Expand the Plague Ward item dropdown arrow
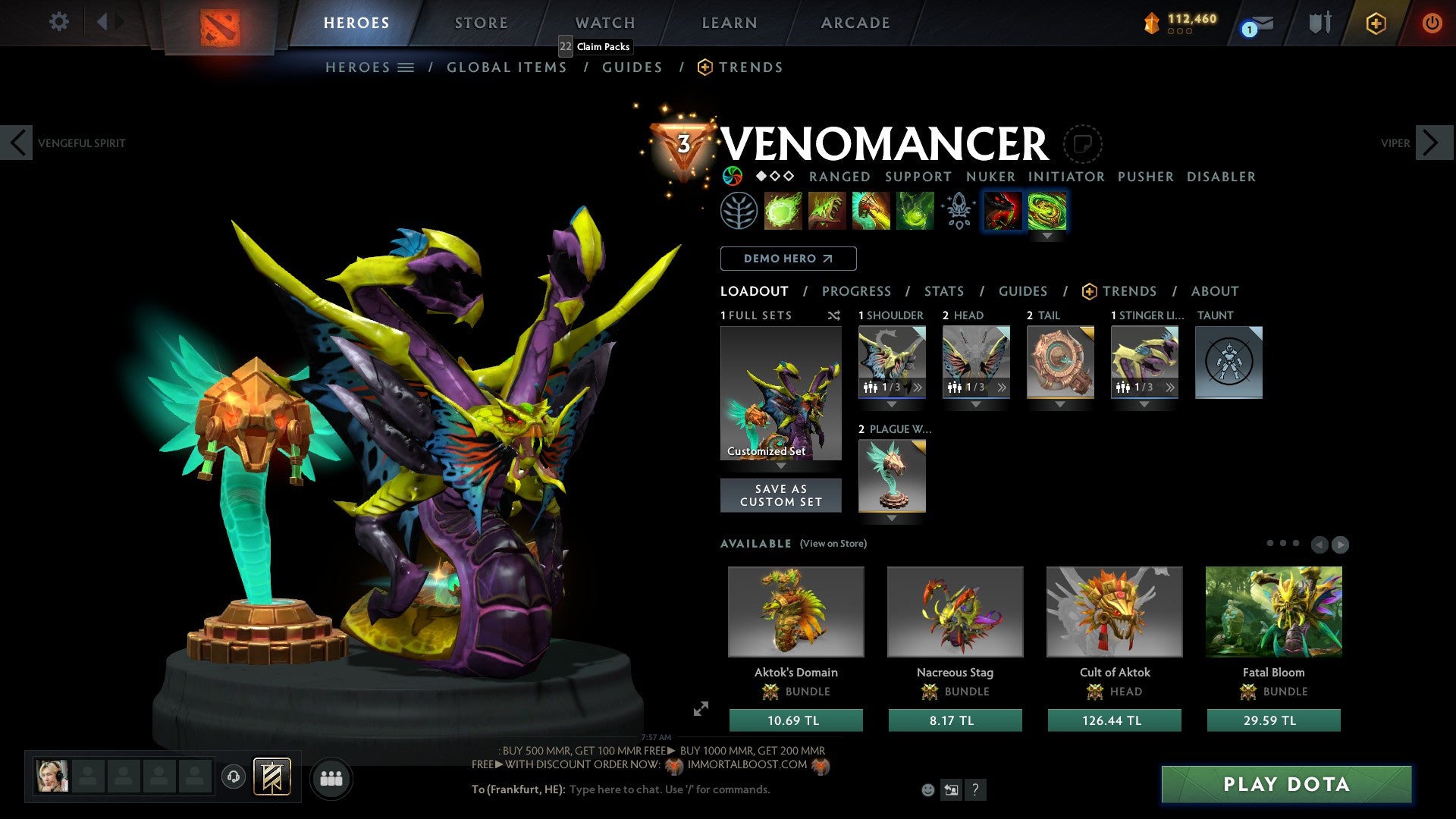The image size is (1456, 819). [x=892, y=519]
